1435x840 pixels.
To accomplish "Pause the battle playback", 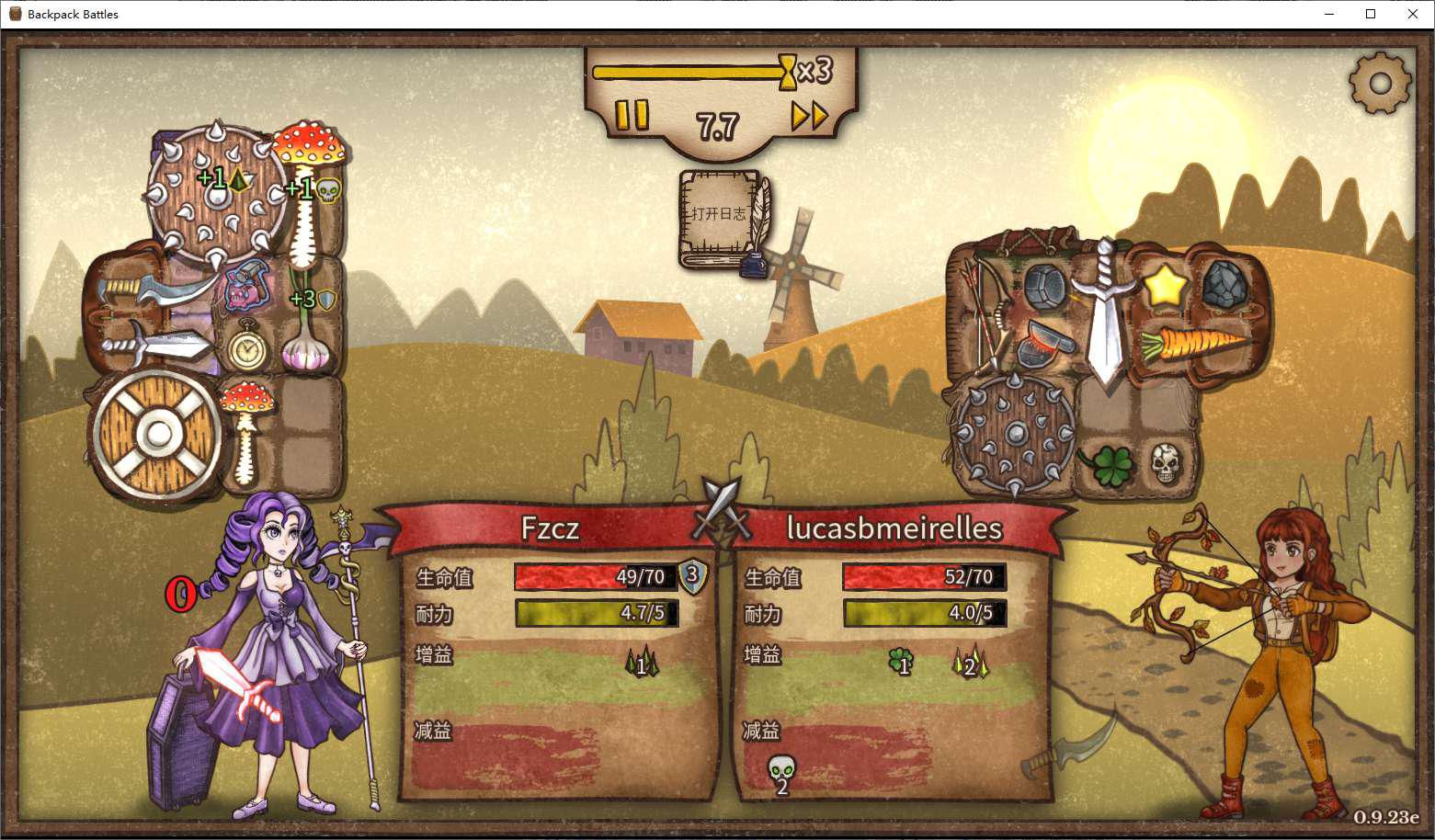I will pyautogui.click(x=632, y=116).
